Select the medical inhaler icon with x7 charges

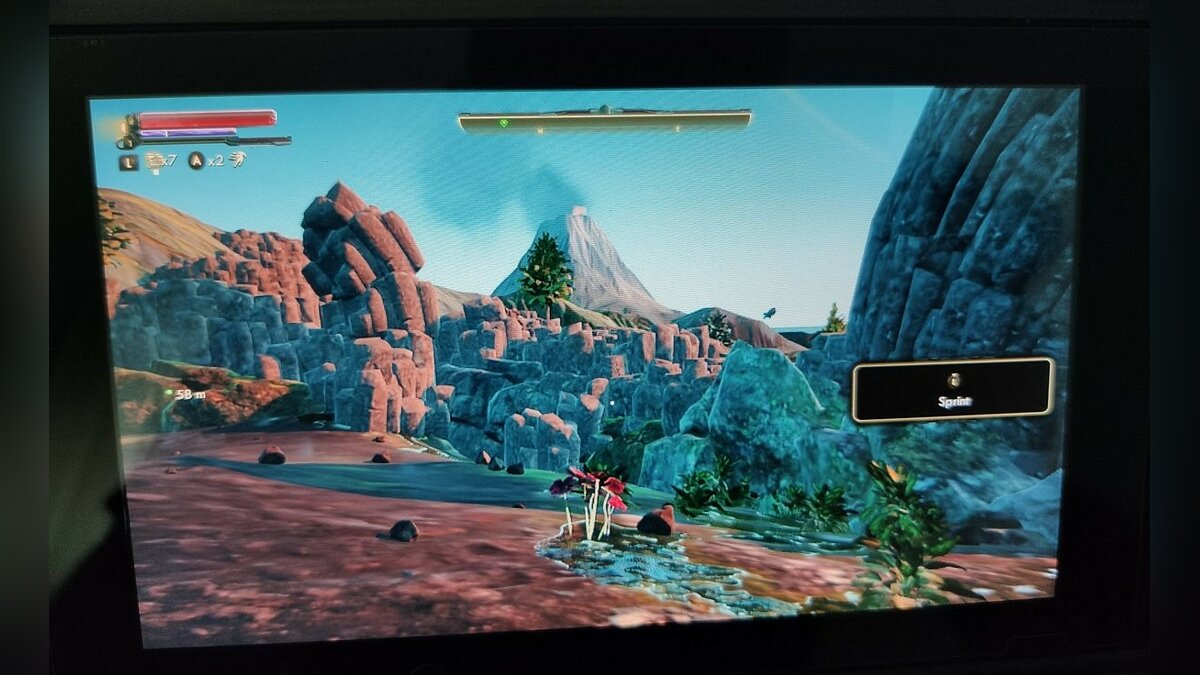(x=154, y=160)
